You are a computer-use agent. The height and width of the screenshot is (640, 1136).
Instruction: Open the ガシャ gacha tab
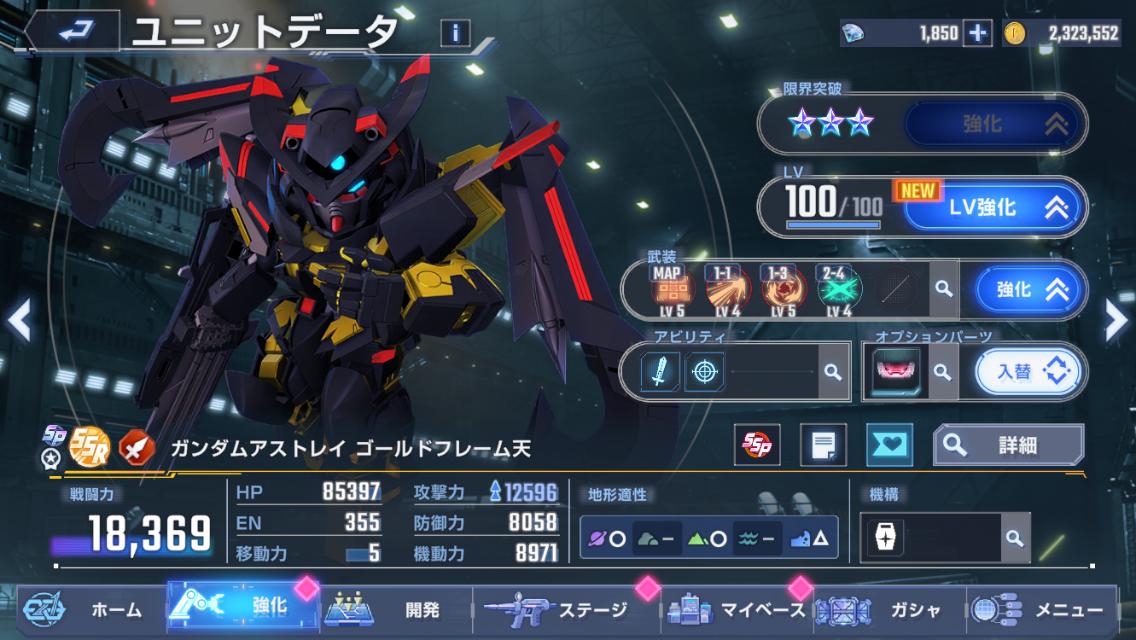pyautogui.click(x=880, y=609)
